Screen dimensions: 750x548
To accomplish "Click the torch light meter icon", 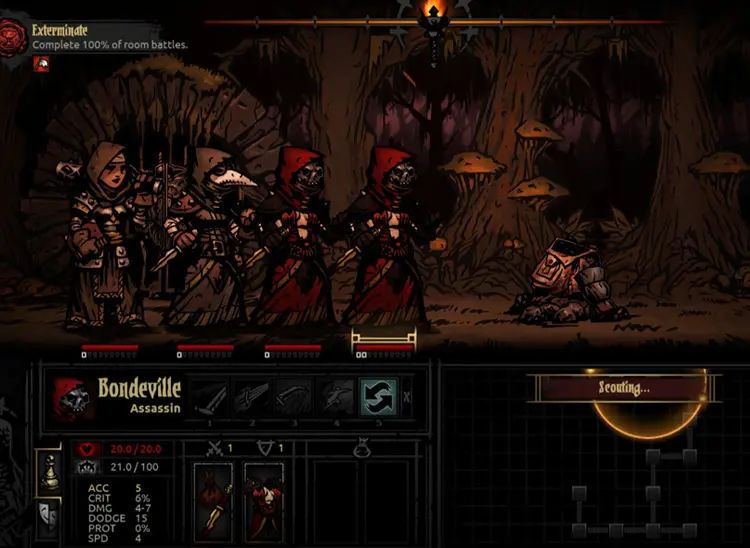I will pos(432,15).
